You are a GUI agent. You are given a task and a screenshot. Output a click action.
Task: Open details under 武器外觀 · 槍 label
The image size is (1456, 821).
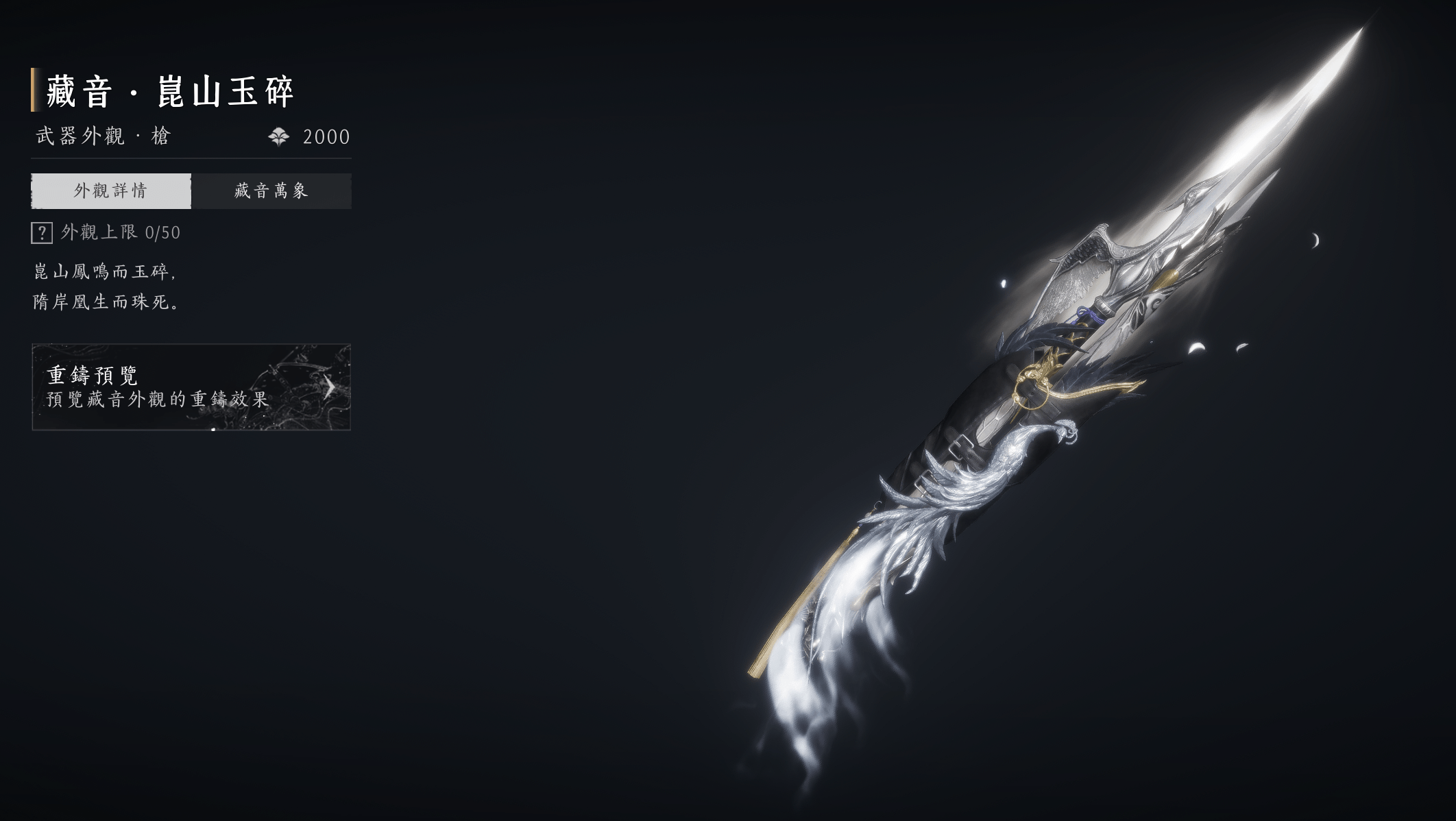[101, 136]
